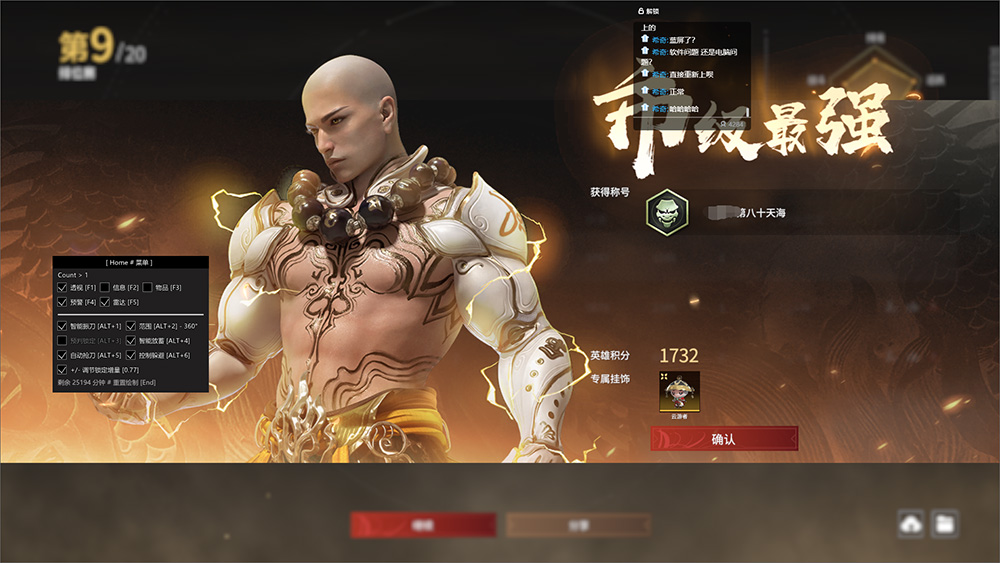Open the cloud upload icon

point(911,523)
